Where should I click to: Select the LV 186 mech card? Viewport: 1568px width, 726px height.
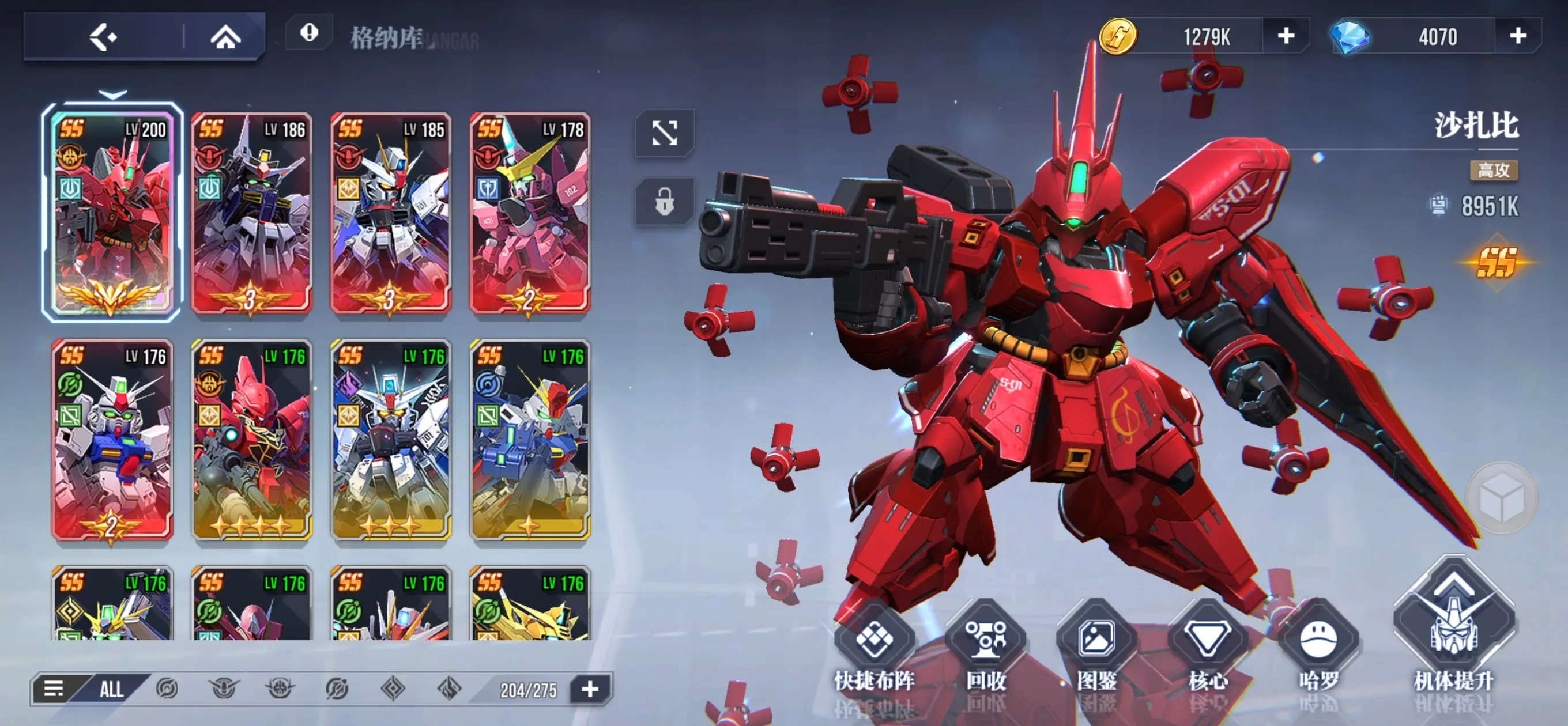point(251,213)
